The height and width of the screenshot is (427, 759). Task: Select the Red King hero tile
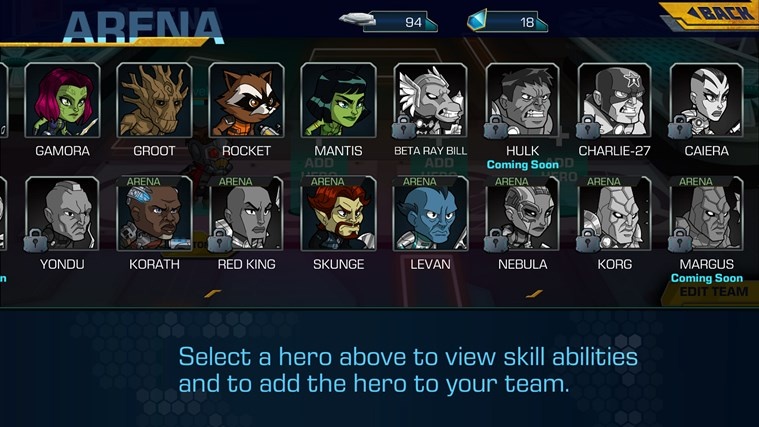click(x=246, y=213)
